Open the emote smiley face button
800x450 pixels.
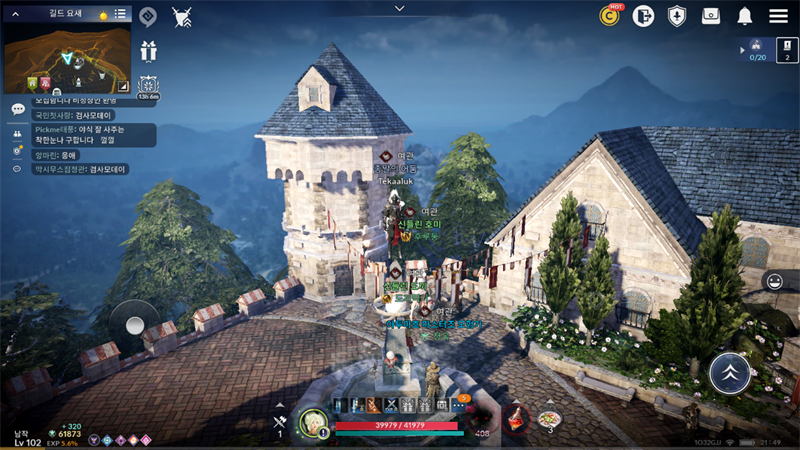coord(772,281)
